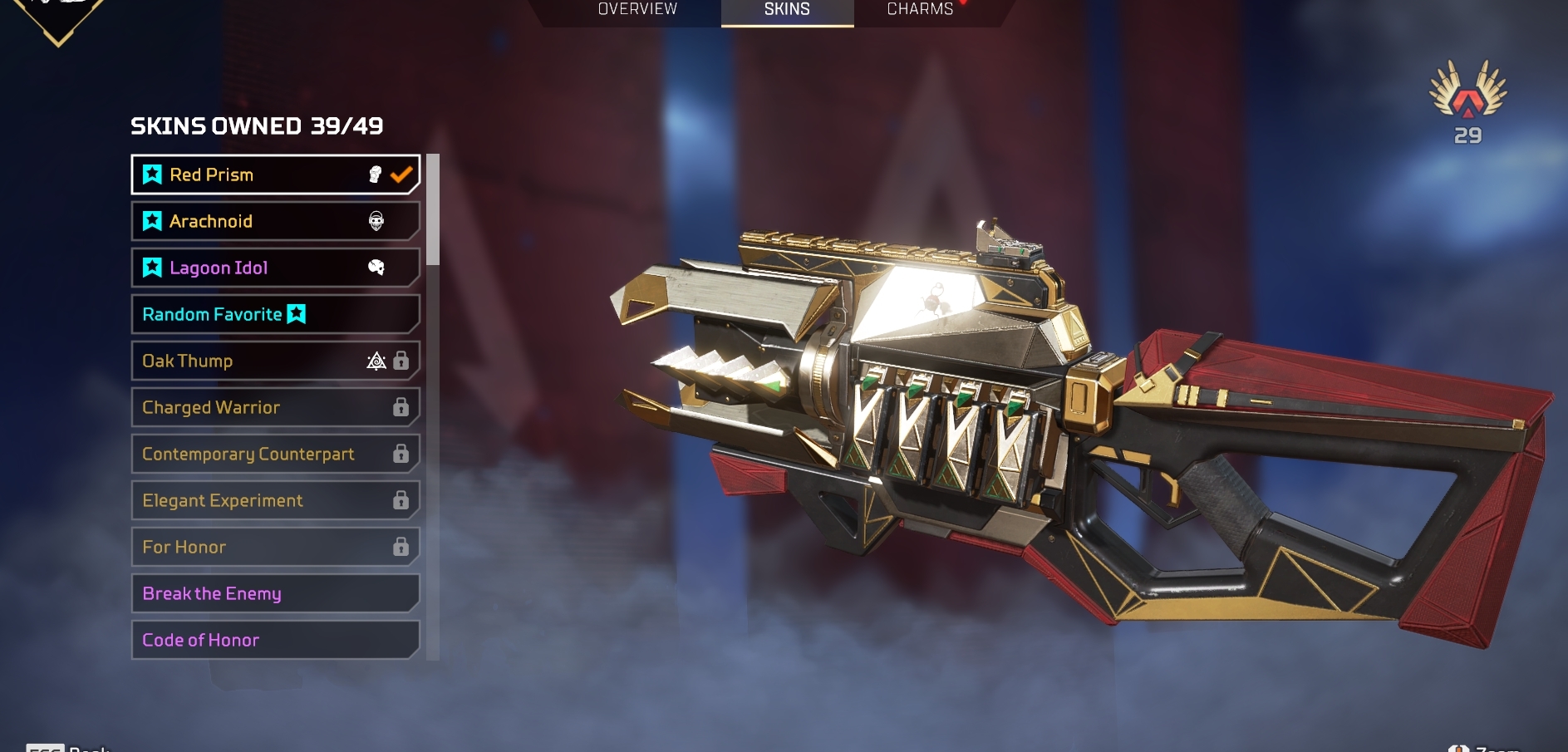1568x752 pixels.
Task: Pick the Lagoon Idol skin
Action: click(x=274, y=268)
